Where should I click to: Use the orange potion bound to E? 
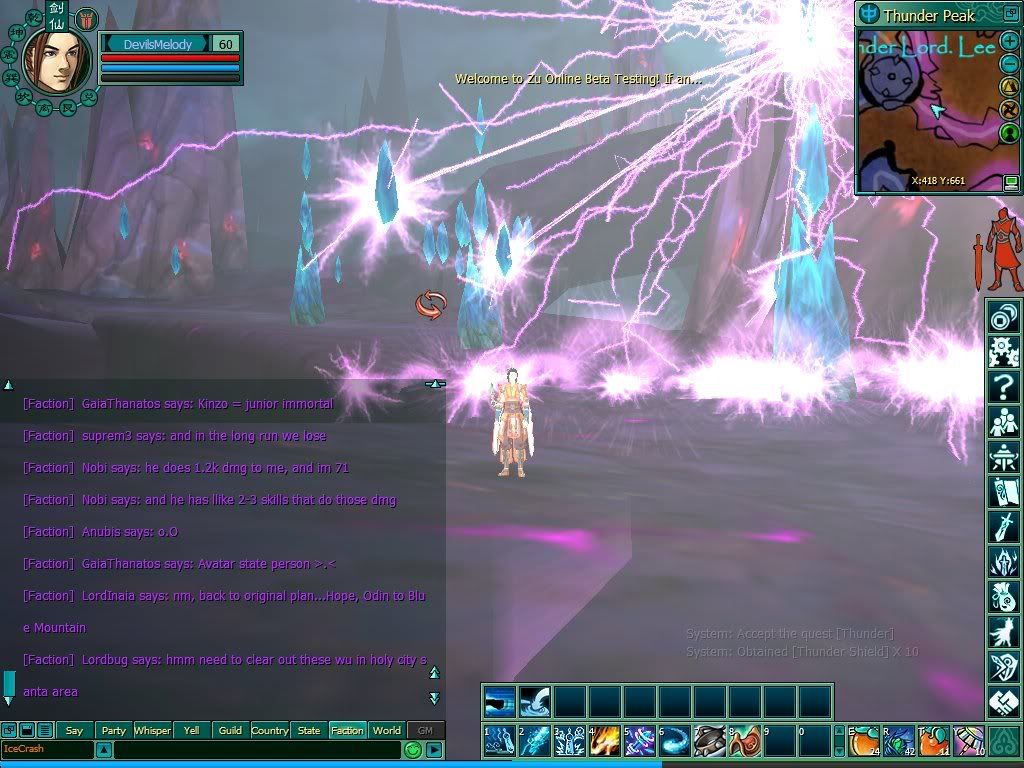[x=864, y=741]
